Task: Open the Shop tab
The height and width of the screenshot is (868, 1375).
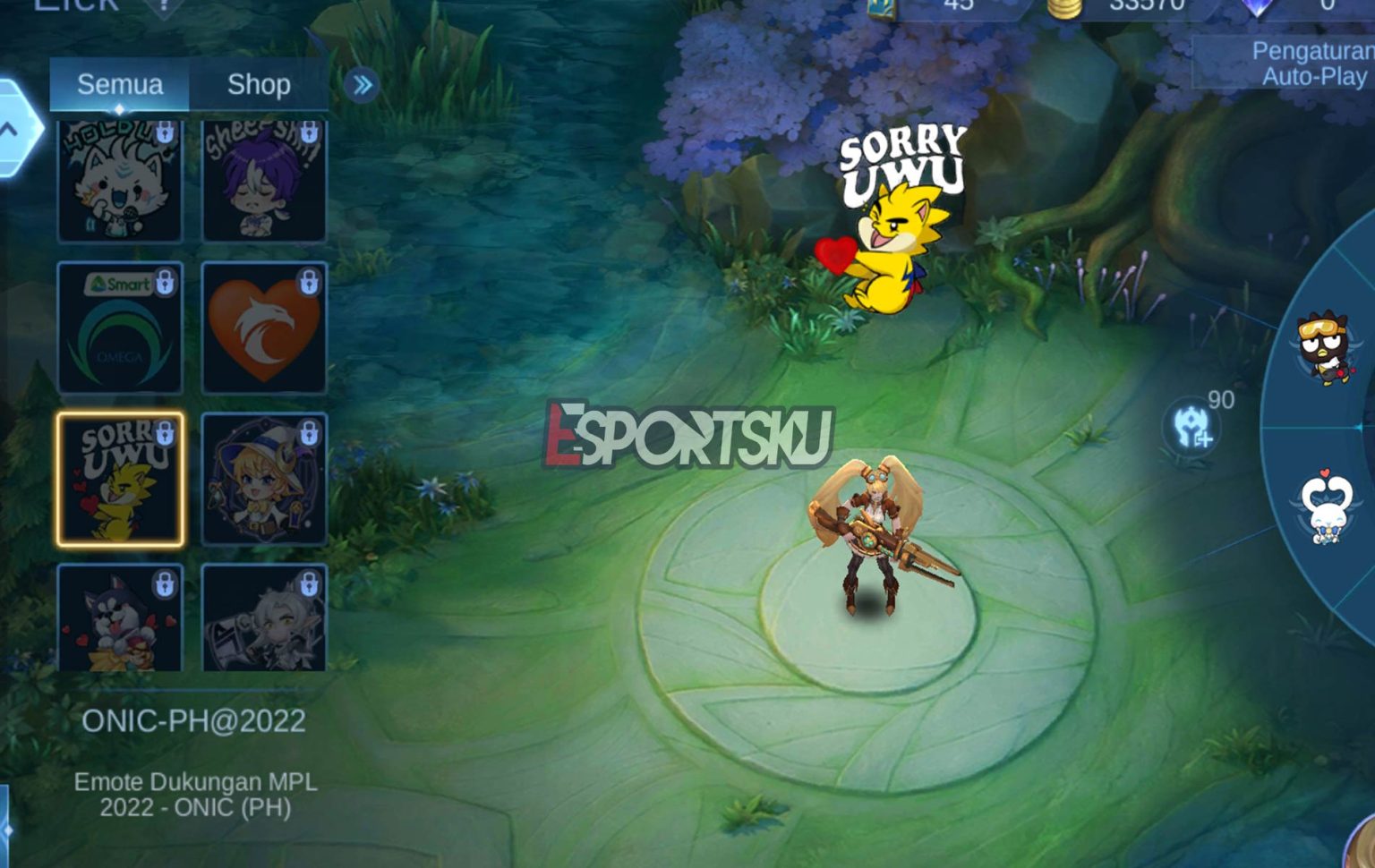Action: click(260, 84)
